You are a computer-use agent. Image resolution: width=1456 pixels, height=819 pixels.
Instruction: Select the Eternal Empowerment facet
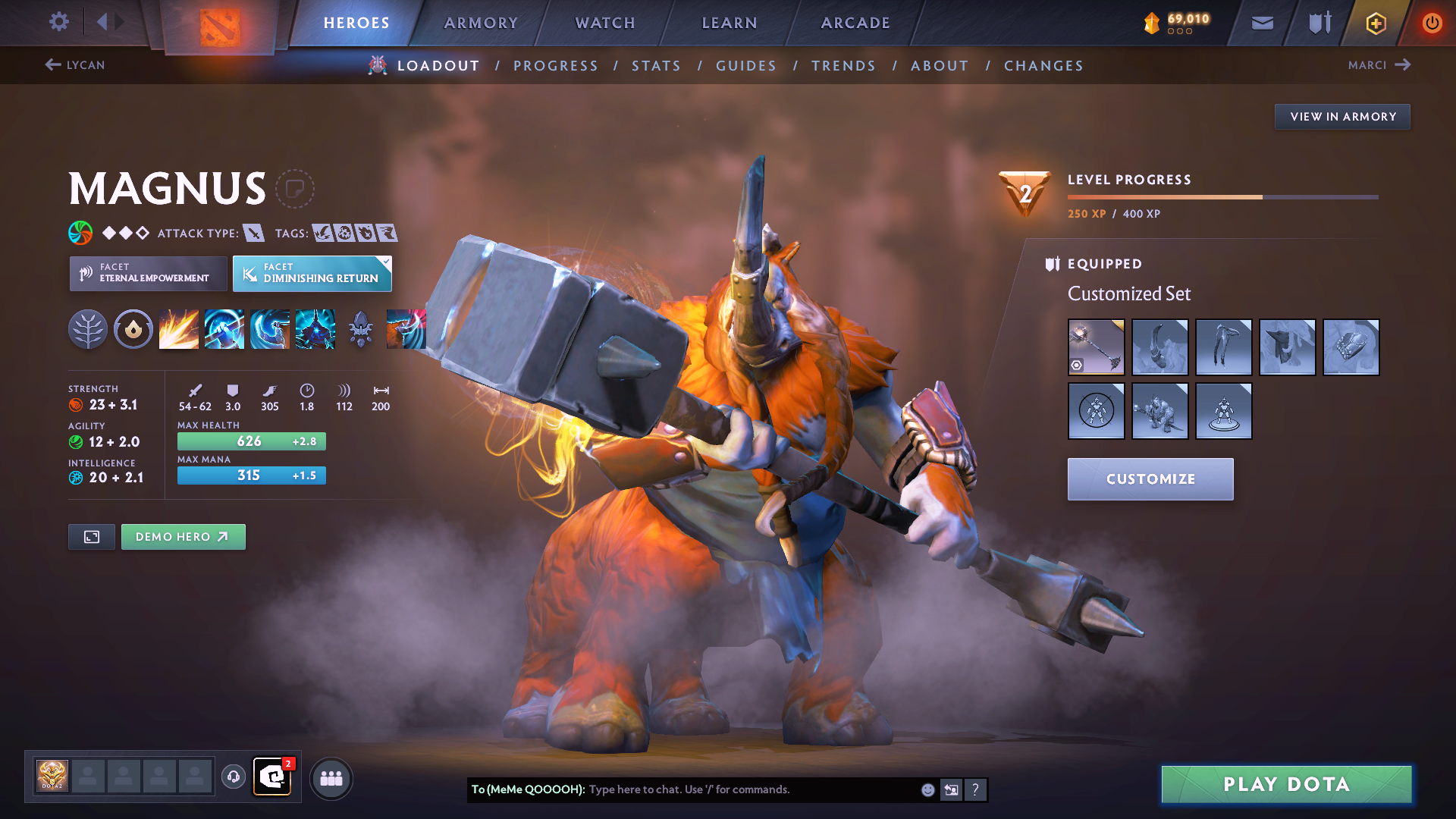click(x=148, y=273)
